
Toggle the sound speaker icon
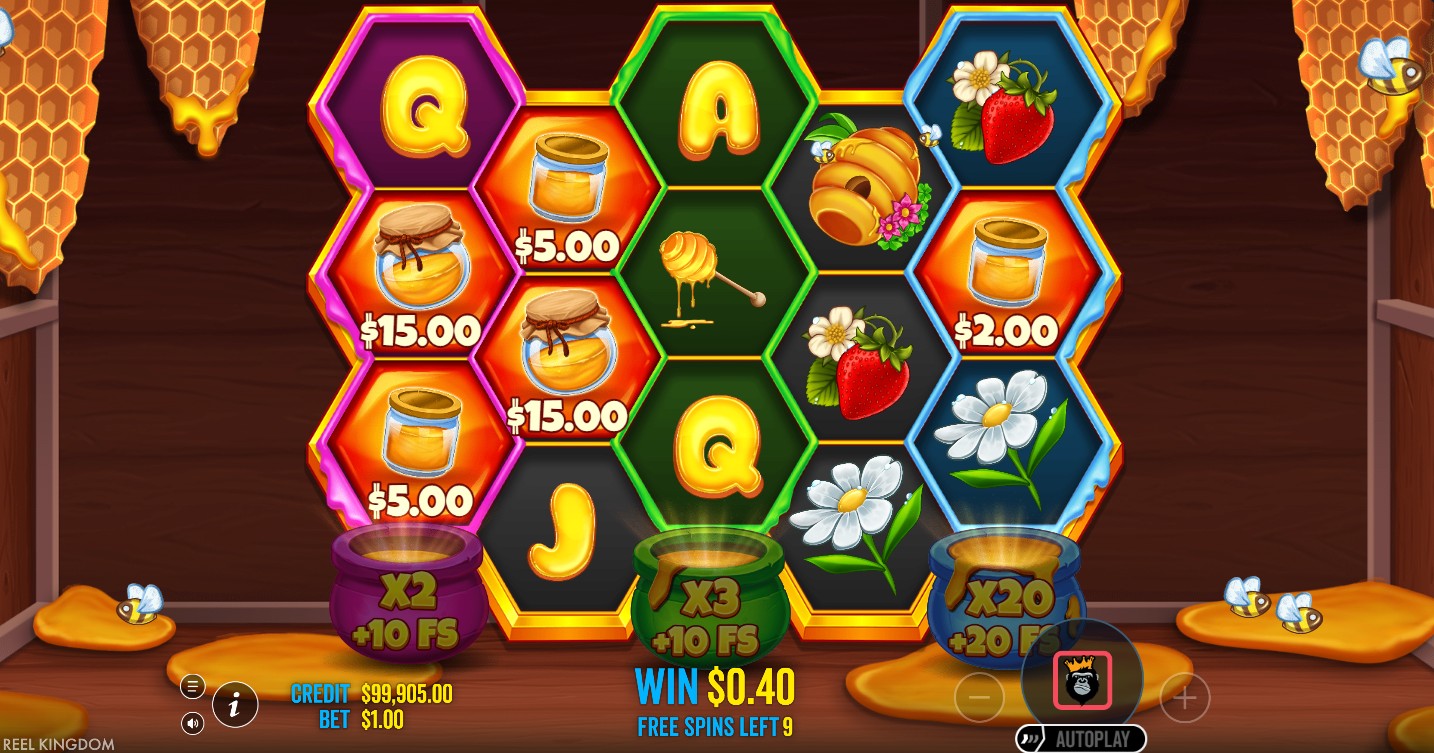[x=193, y=722]
